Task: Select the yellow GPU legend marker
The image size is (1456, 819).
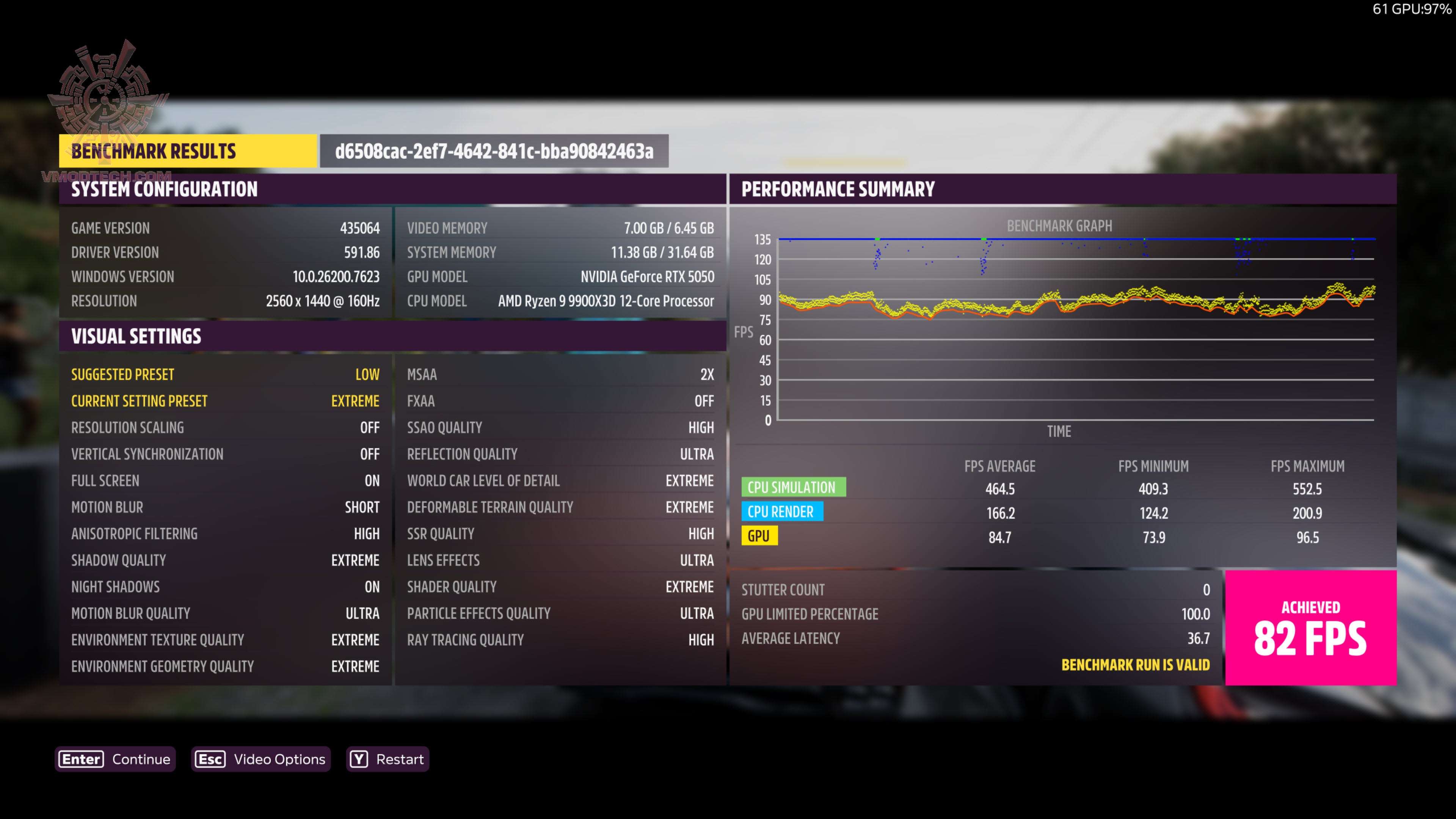Action: point(759,536)
